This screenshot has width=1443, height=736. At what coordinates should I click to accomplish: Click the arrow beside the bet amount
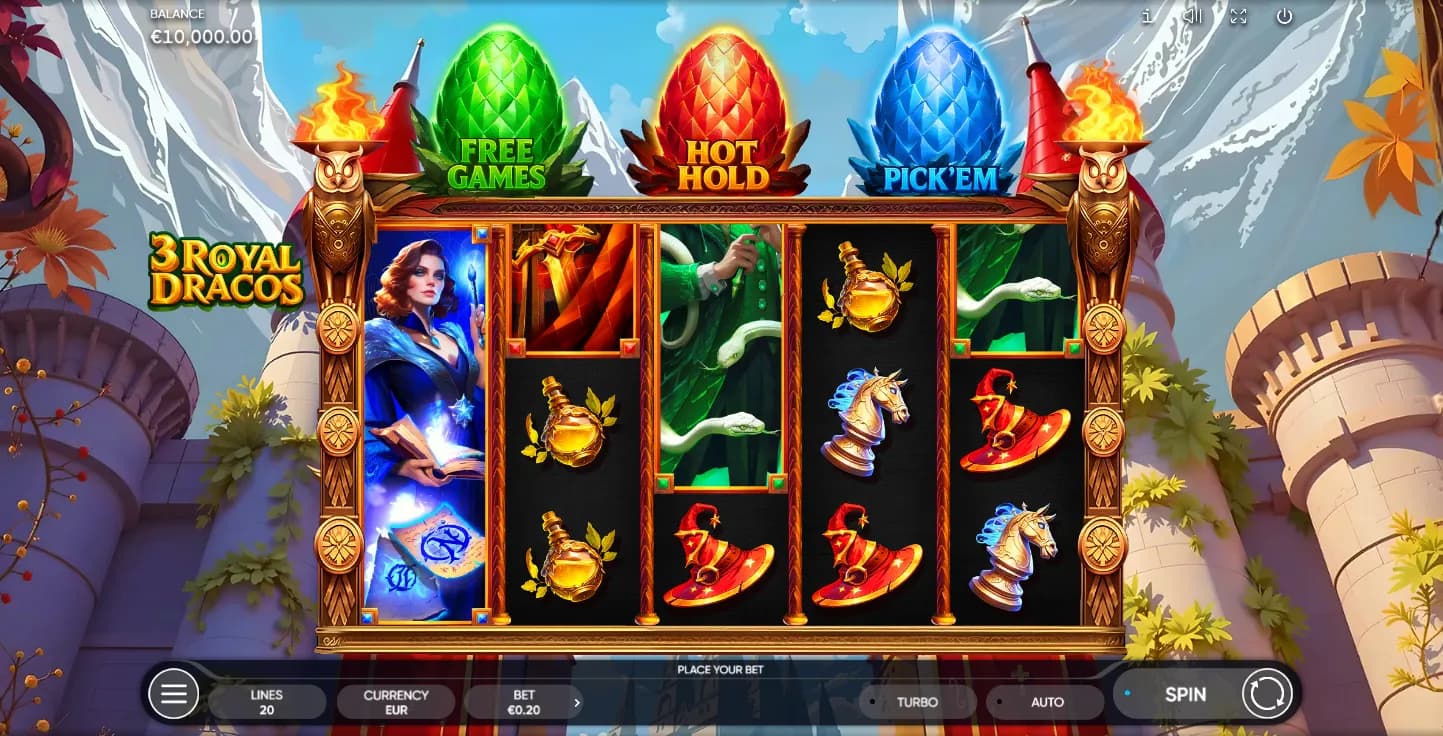(x=577, y=703)
